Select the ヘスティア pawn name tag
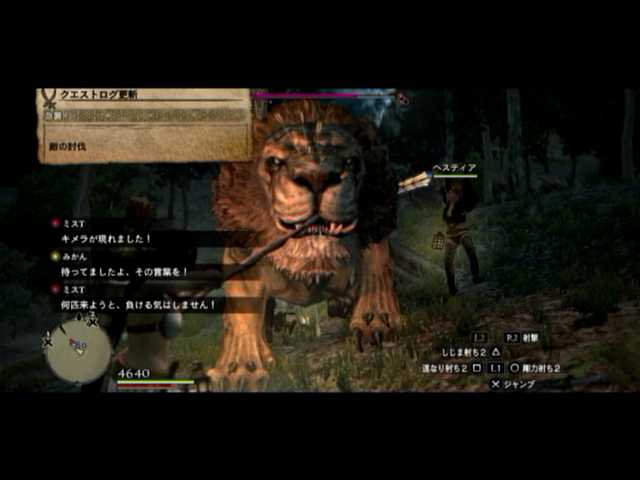Image resolution: width=640 pixels, height=480 pixels. tap(453, 168)
